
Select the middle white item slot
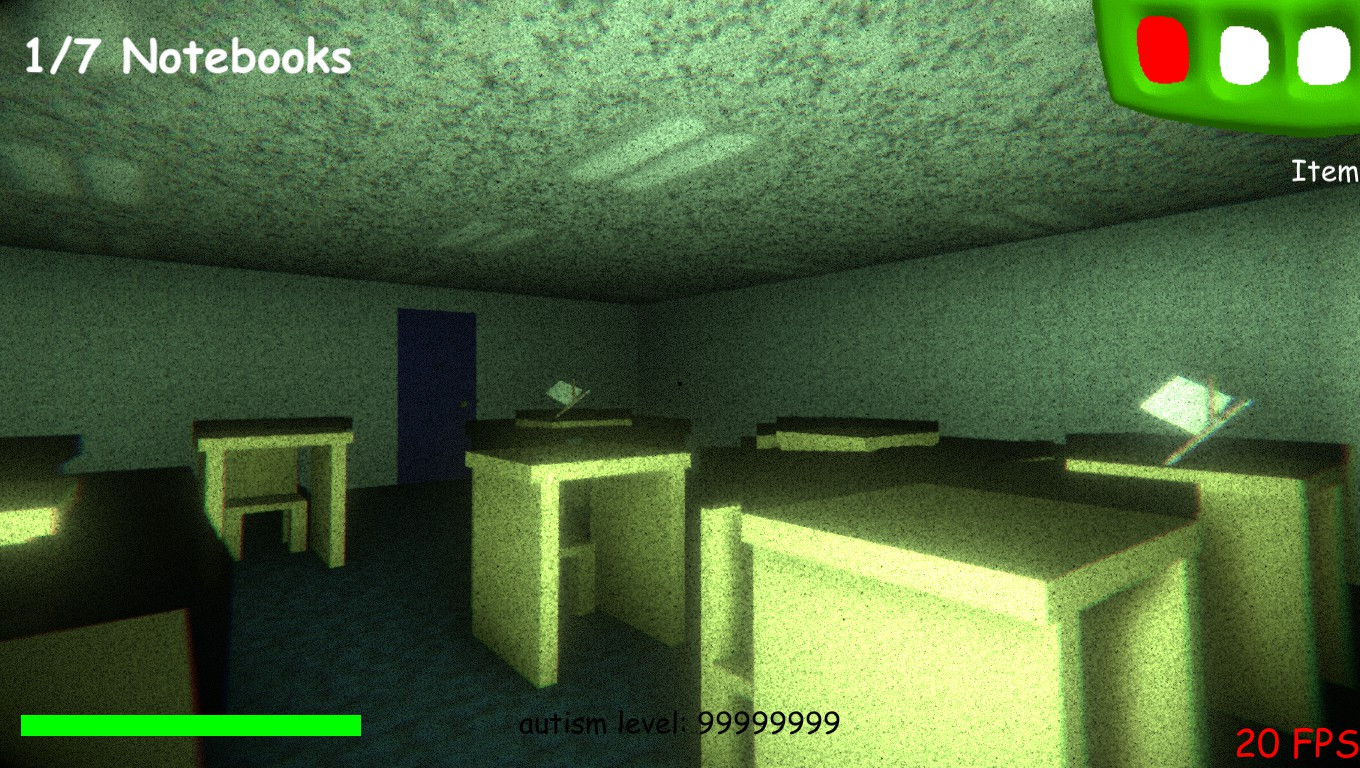pyautogui.click(x=1244, y=55)
